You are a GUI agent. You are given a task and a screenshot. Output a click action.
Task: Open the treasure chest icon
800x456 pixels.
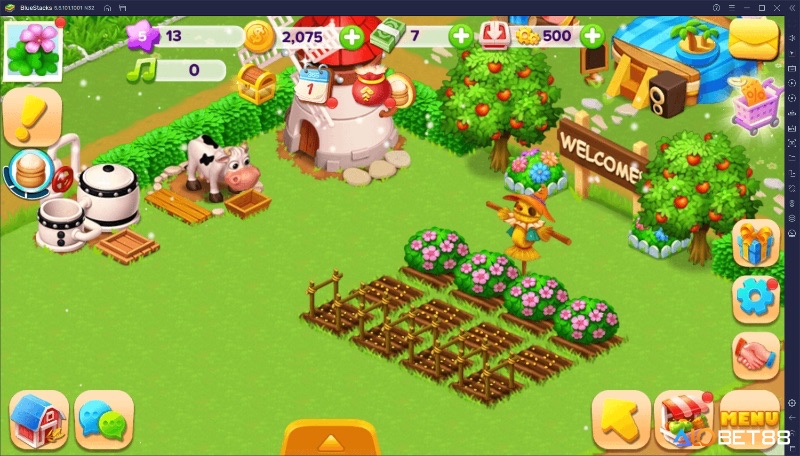pos(255,84)
